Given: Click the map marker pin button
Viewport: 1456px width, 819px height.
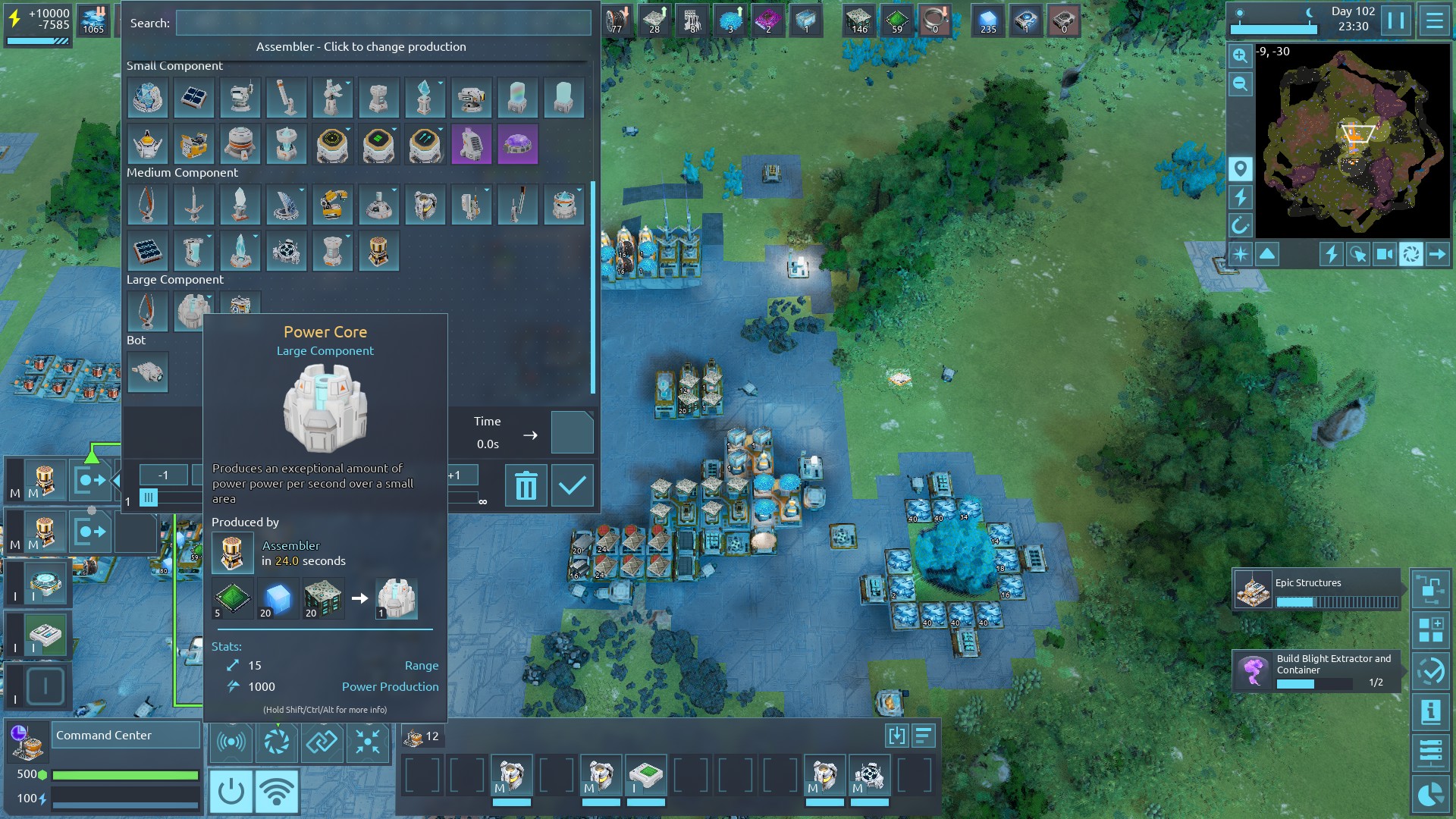Looking at the screenshot, I should coord(1240,168).
